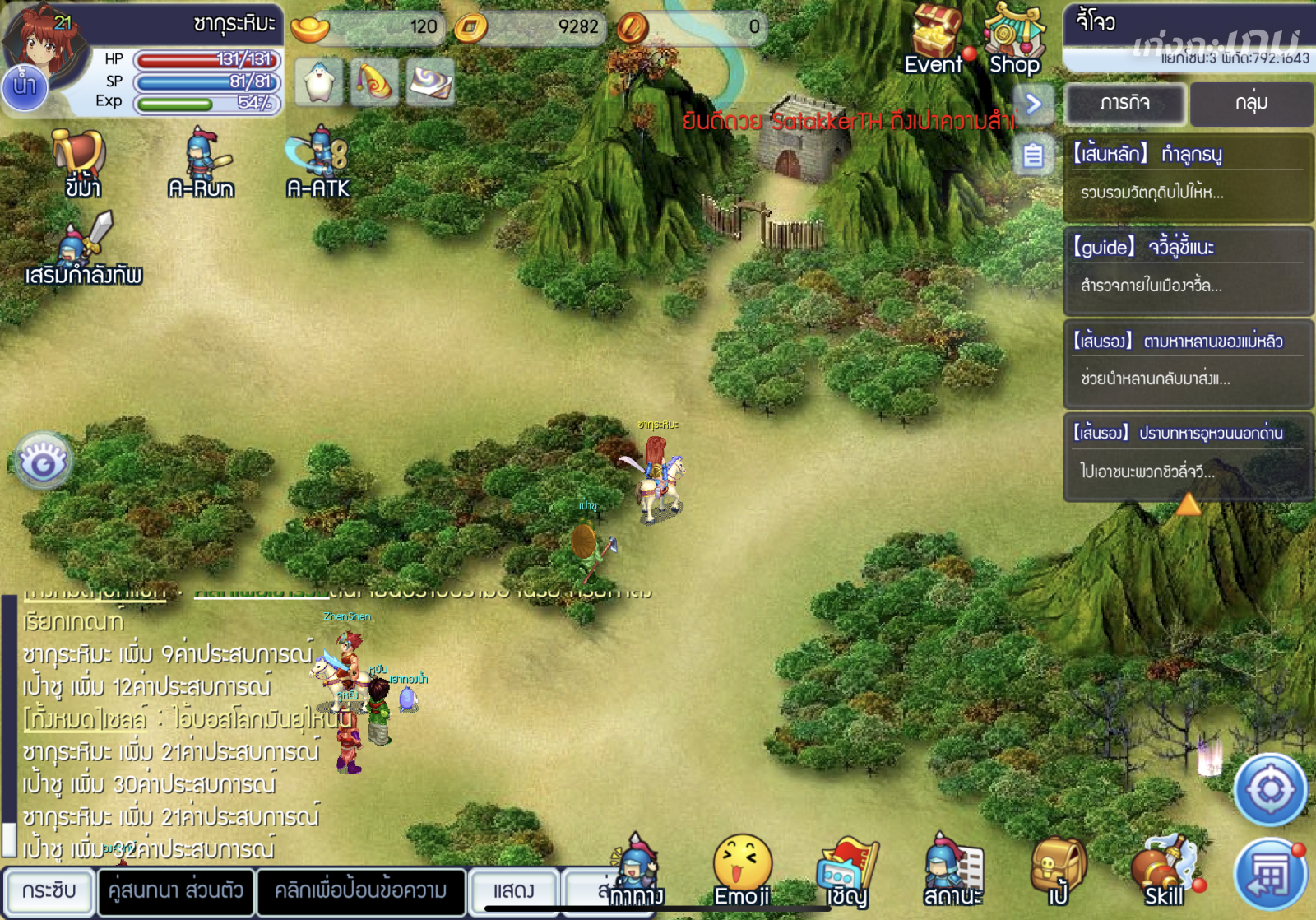The image size is (1316, 920).
Task: Select the ทำลูกธนู main quest entry
Action: click(1187, 174)
